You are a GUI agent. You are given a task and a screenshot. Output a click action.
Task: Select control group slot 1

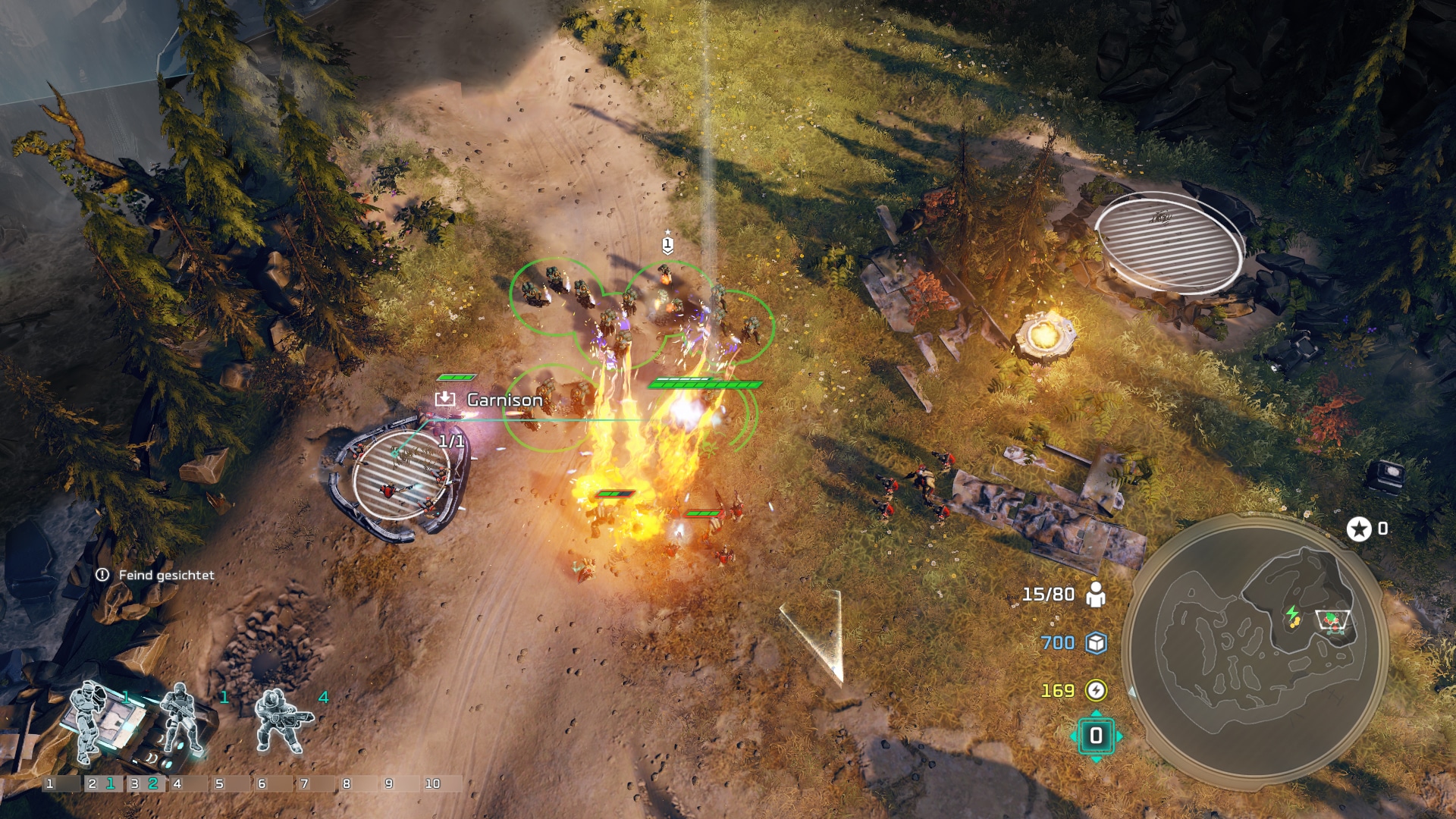coord(61,783)
